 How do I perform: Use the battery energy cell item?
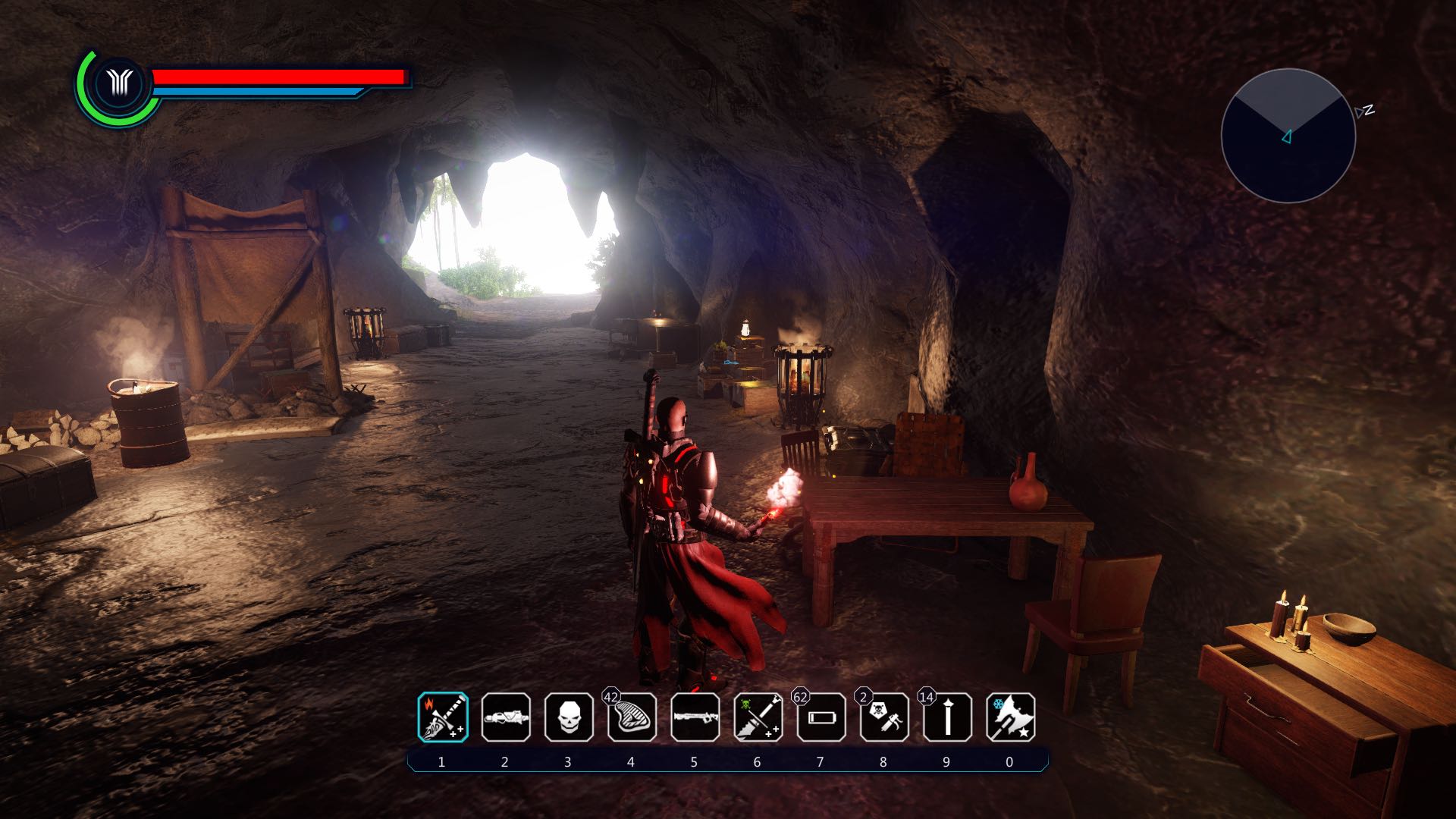point(821,717)
